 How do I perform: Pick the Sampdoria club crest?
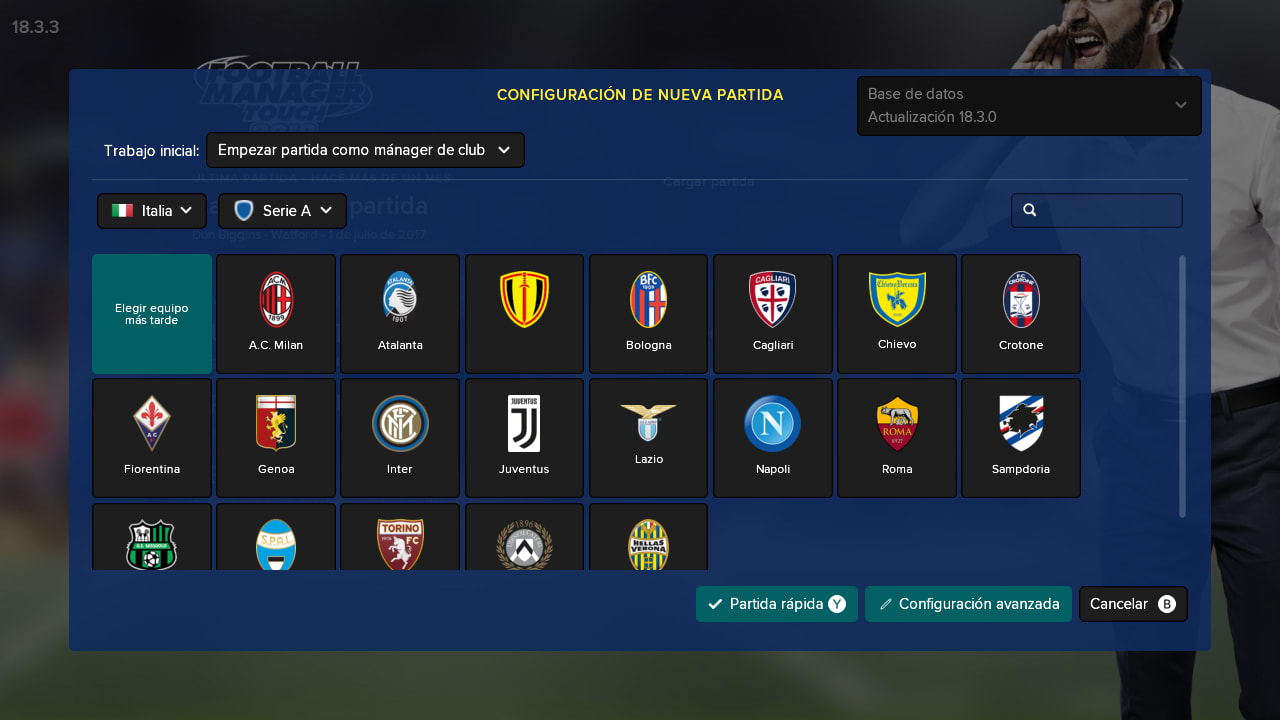(1020, 437)
